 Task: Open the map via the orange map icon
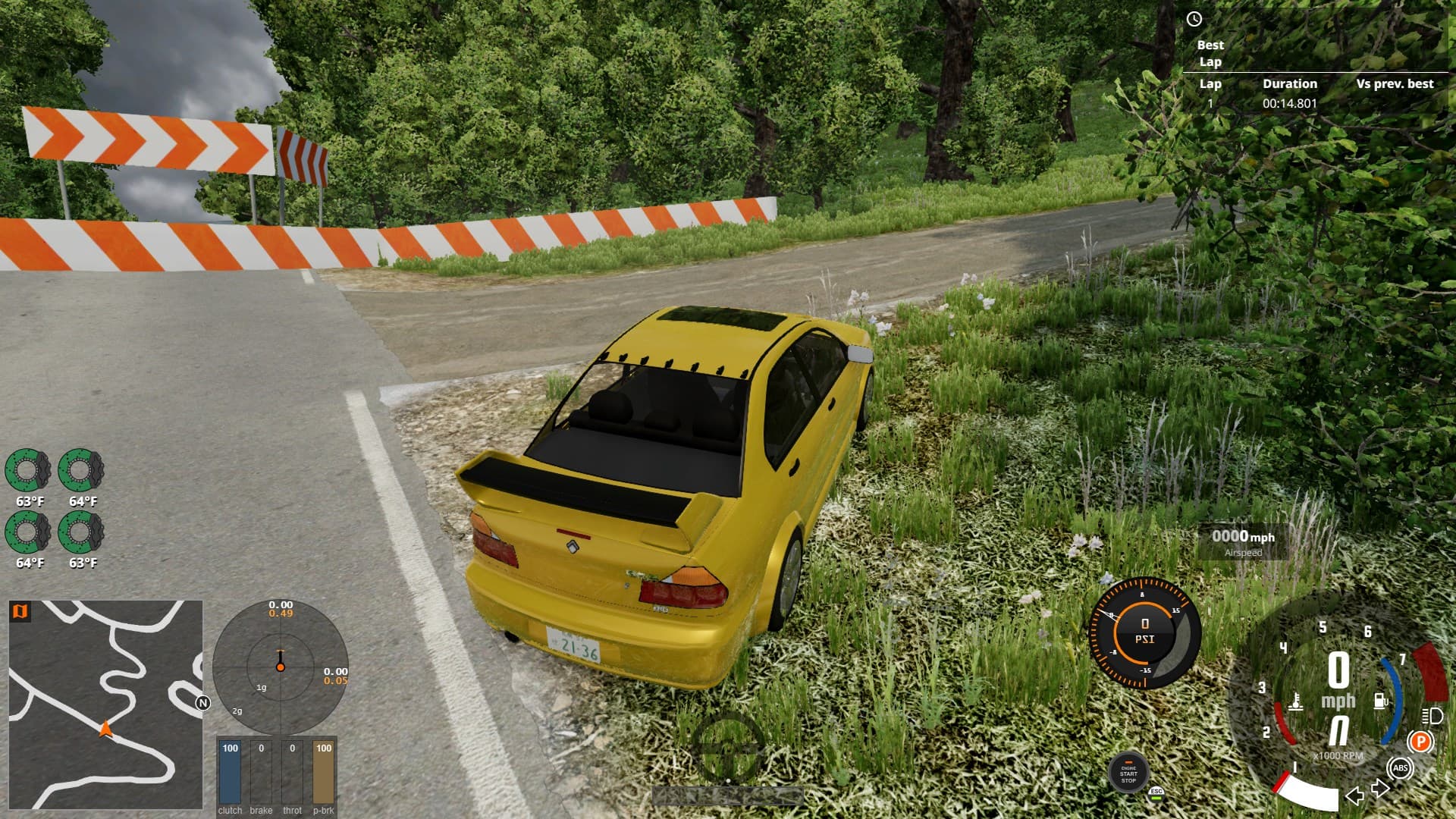click(20, 611)
